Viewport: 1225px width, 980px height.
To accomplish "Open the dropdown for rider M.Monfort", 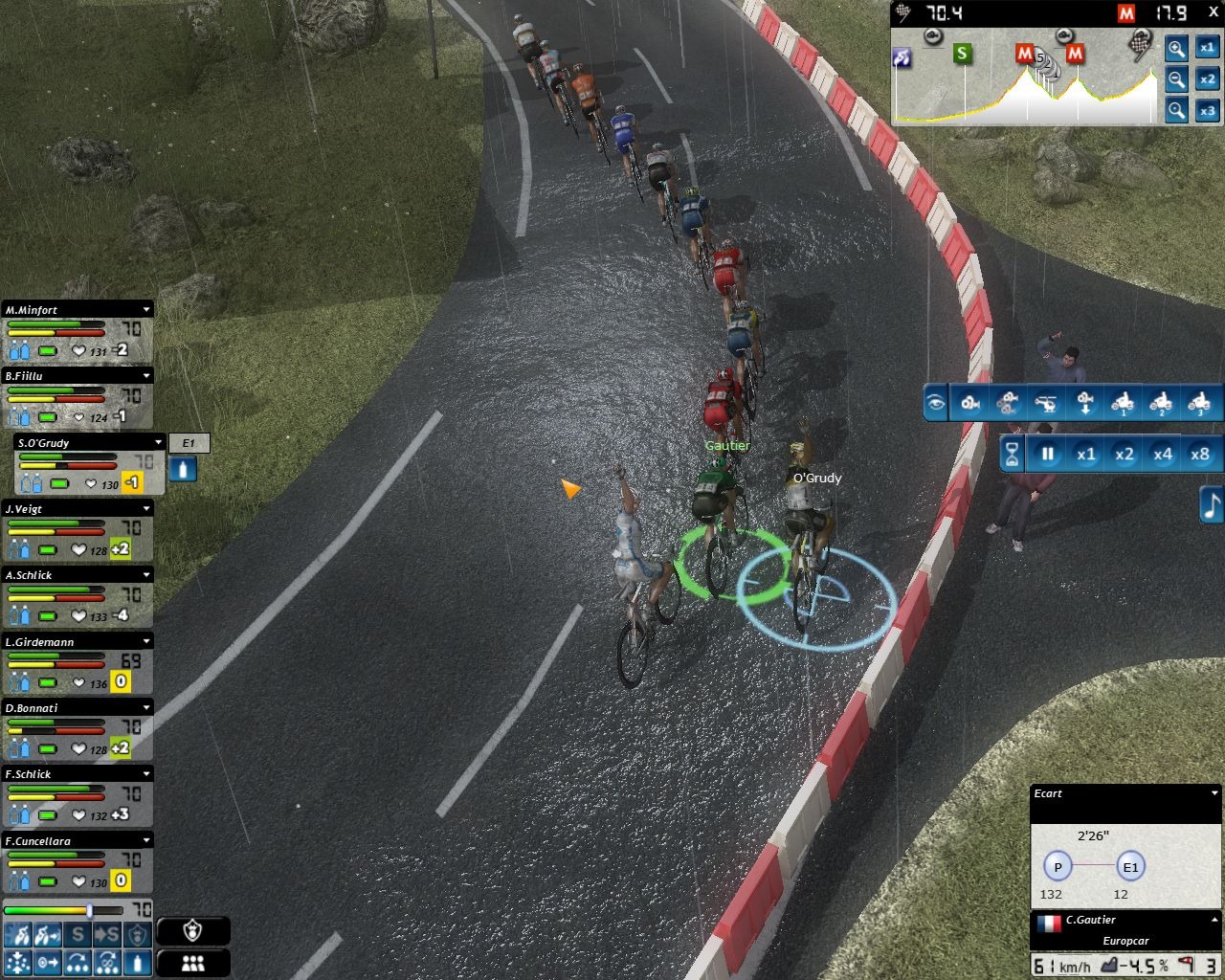I will [146, 310].
